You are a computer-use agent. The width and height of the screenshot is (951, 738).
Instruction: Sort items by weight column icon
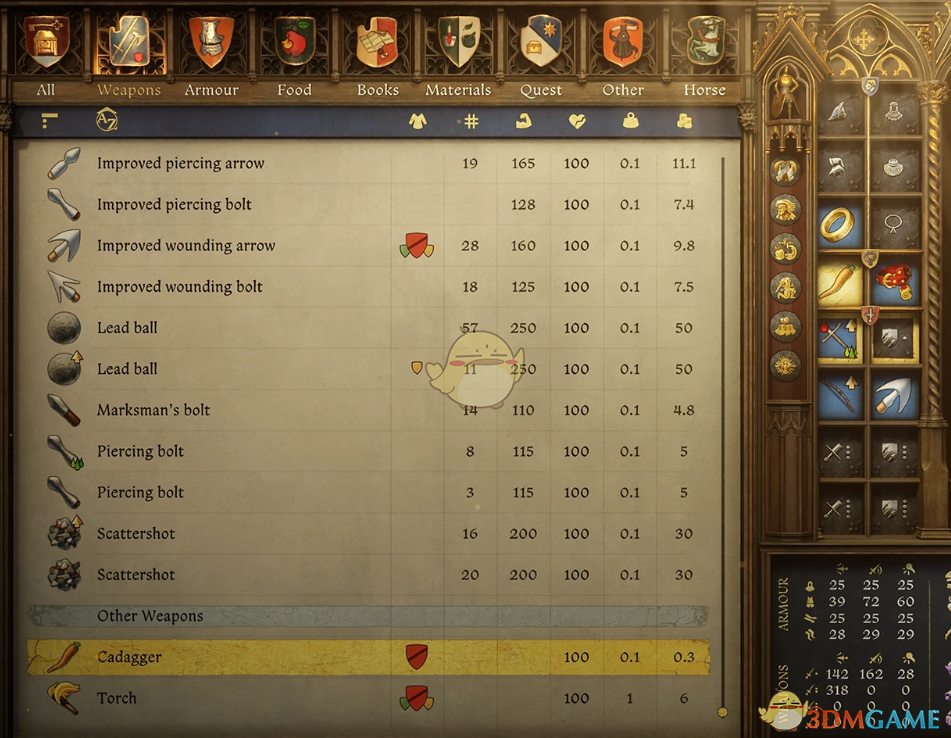pos(630,121)
